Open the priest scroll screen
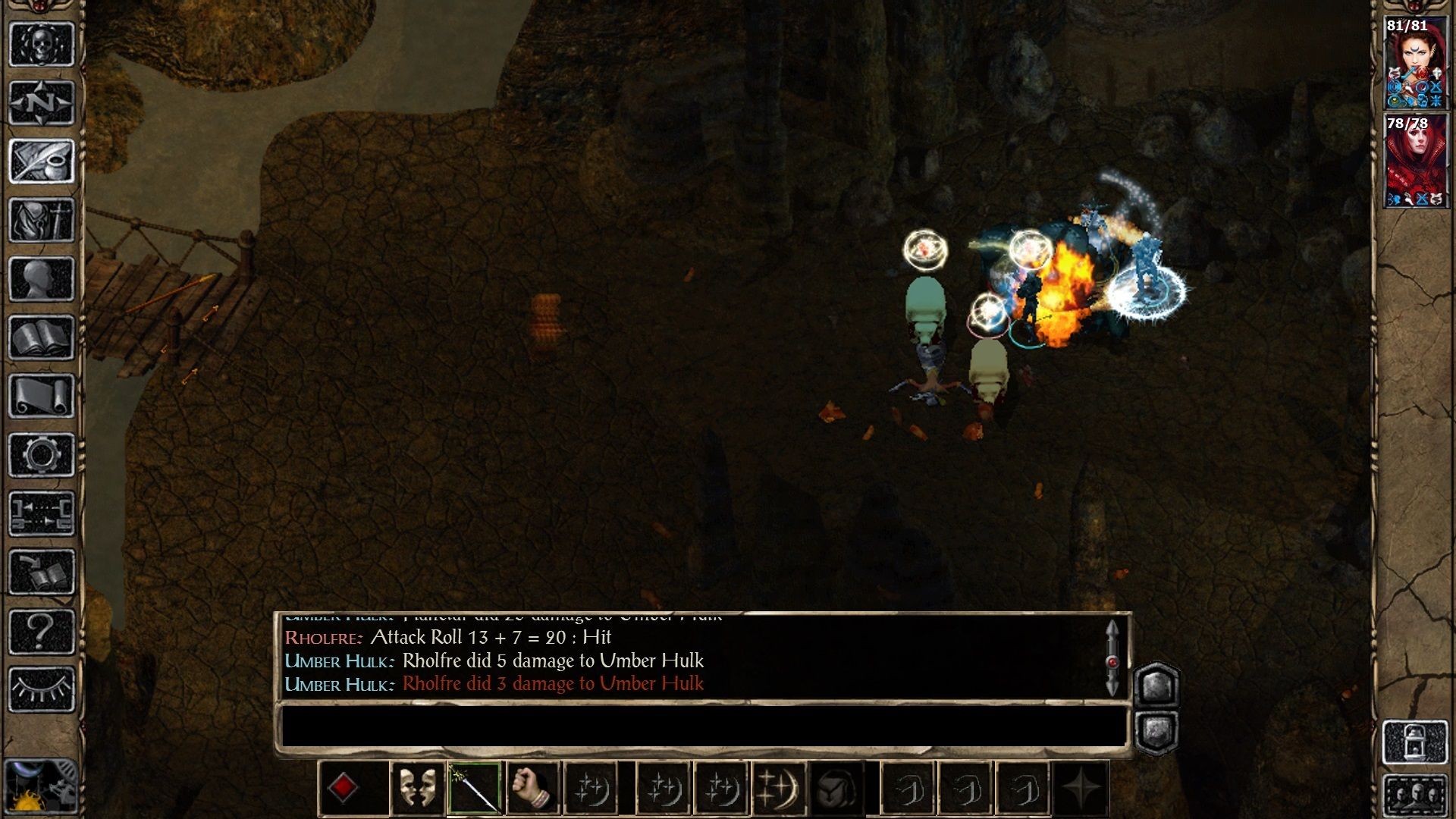 click(x=42, y=396)
